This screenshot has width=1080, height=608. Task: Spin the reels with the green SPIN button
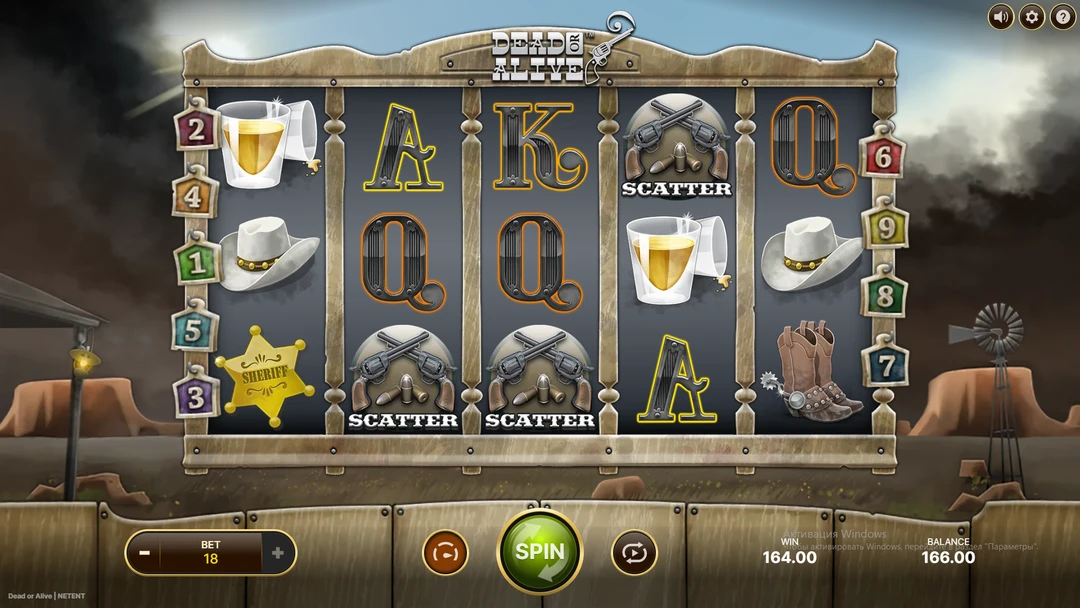[540, 551]
